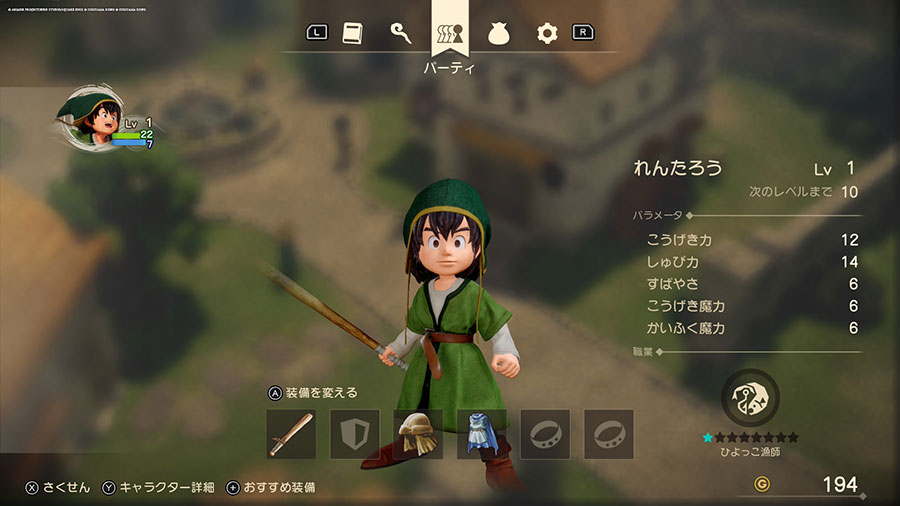Click the ひよっこ漁師 vocation emblem
The height and width of the screenshot is (506, 900).
coord(749,396)
